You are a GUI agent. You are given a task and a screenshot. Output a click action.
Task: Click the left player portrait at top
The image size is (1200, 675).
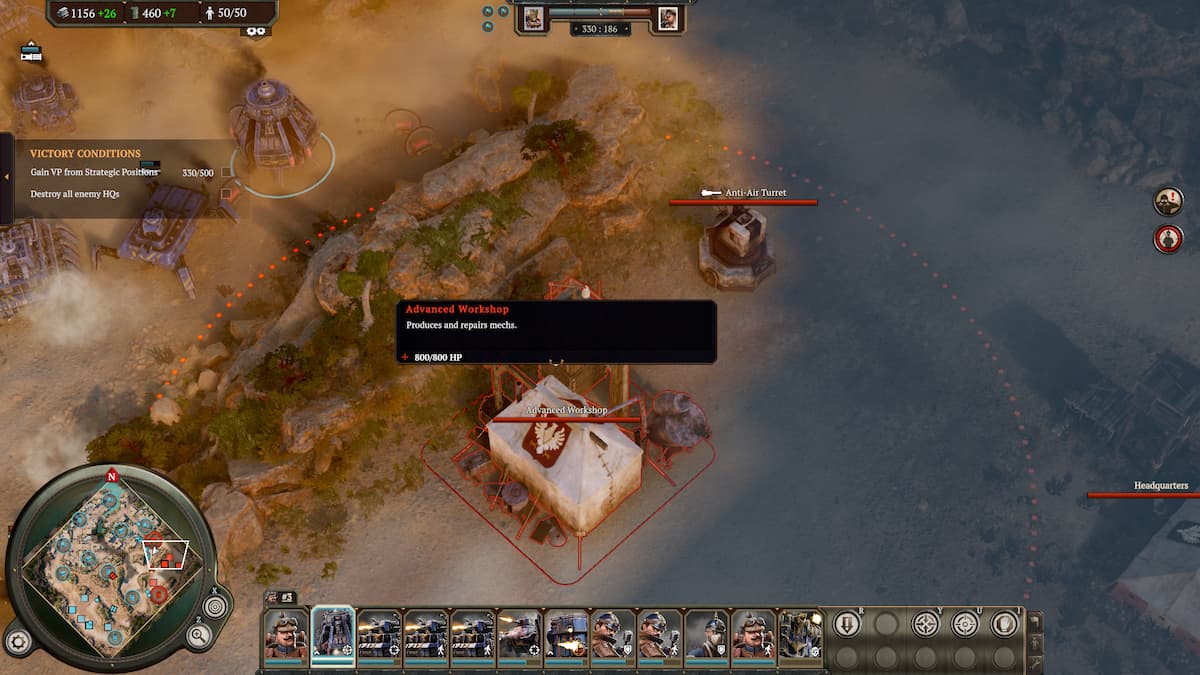(x=533, y=17)
